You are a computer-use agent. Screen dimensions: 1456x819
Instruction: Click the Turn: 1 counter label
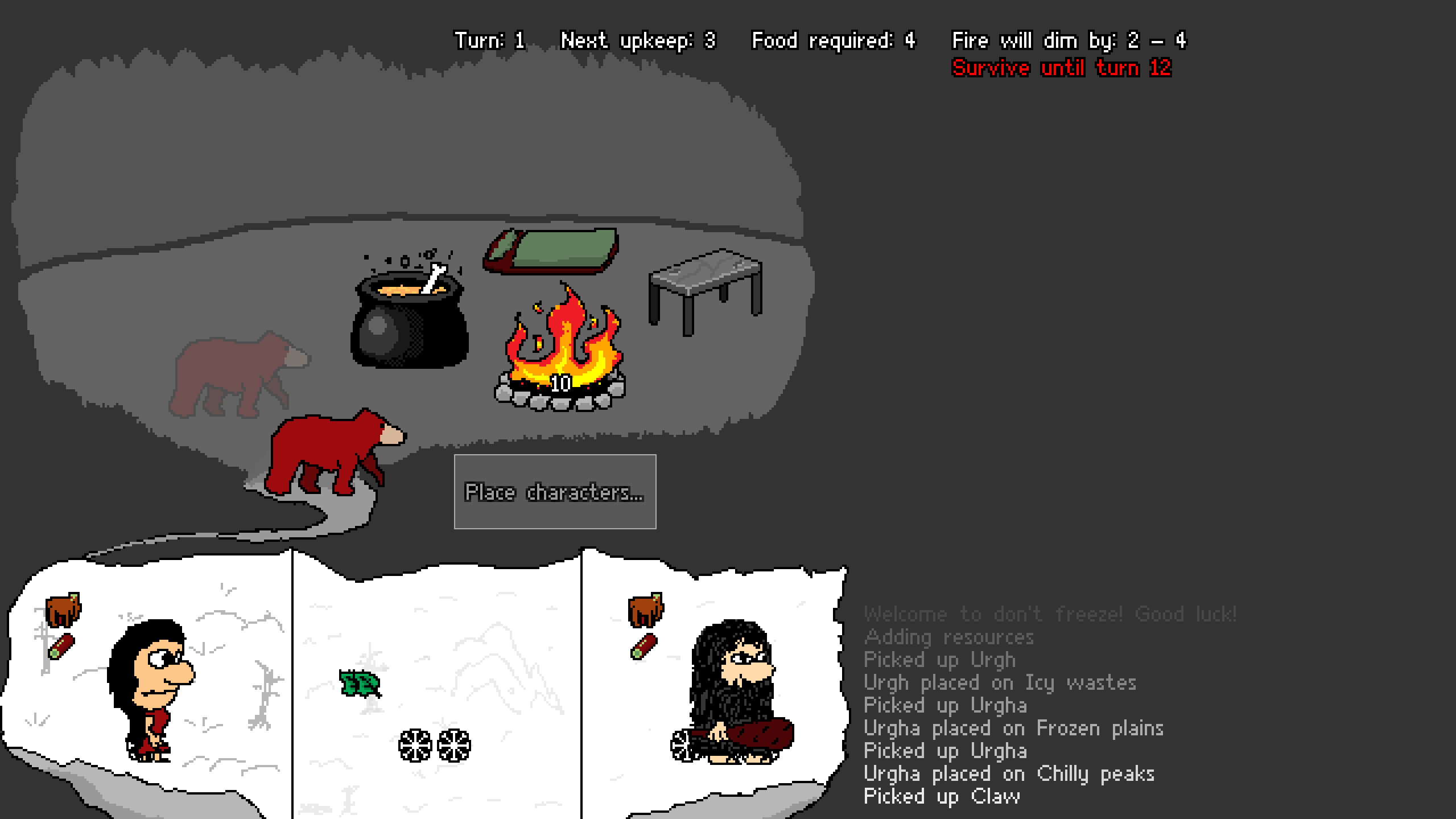click(490, 40)
